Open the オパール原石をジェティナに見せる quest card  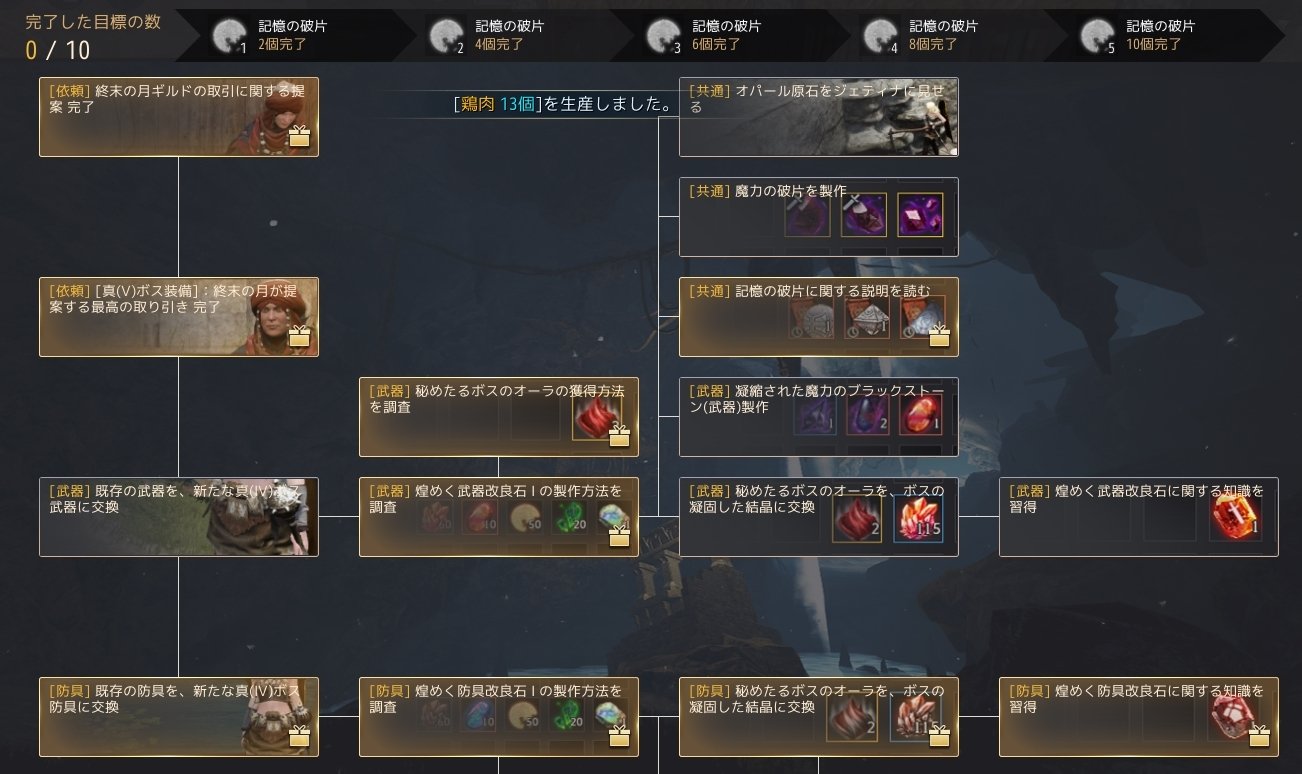[818, 117]
